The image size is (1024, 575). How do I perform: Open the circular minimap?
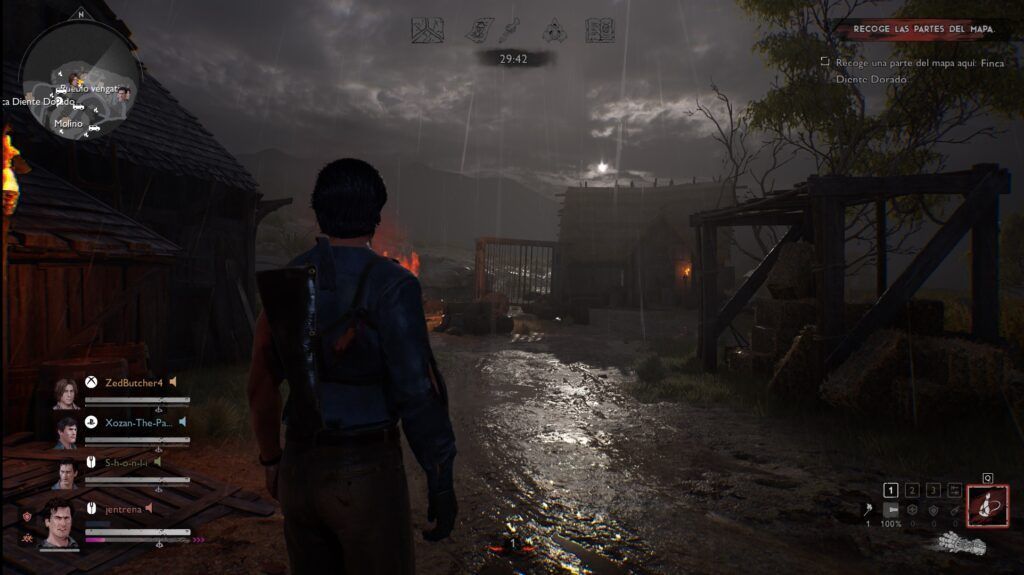(x=79, y=80)
